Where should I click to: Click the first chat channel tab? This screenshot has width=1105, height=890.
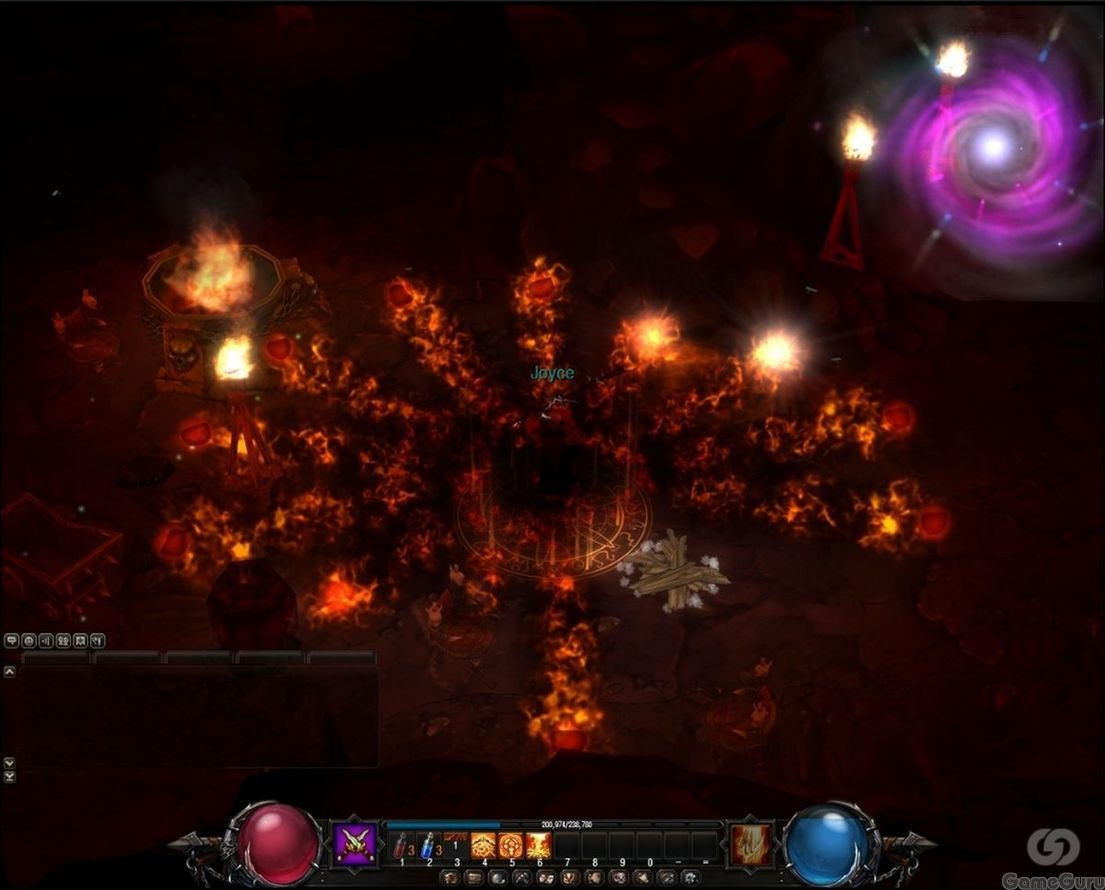[x=56, y=658]
